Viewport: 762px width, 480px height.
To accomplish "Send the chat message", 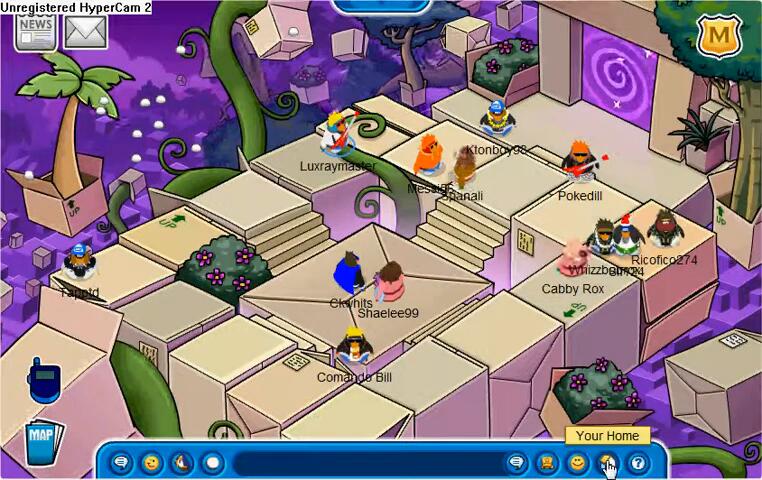I will pyautogui.click(x=517, y=463).
